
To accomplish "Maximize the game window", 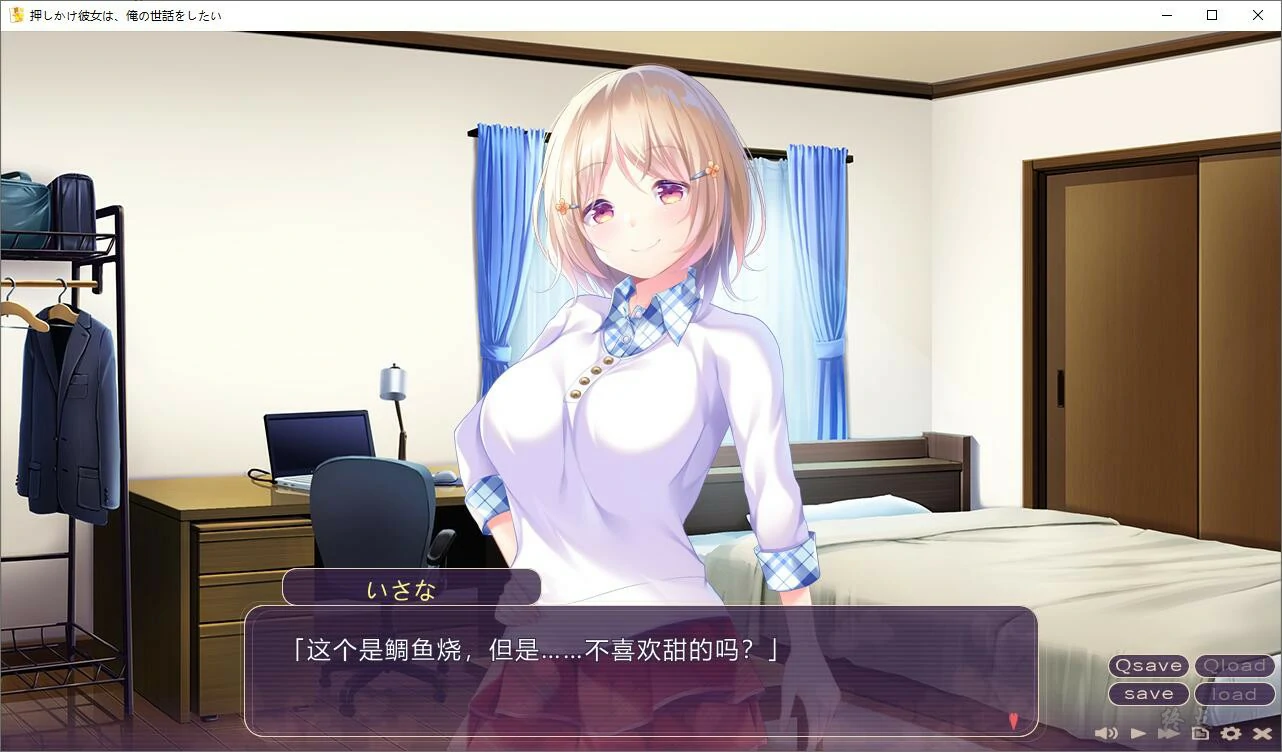I will pos(1211,15).
